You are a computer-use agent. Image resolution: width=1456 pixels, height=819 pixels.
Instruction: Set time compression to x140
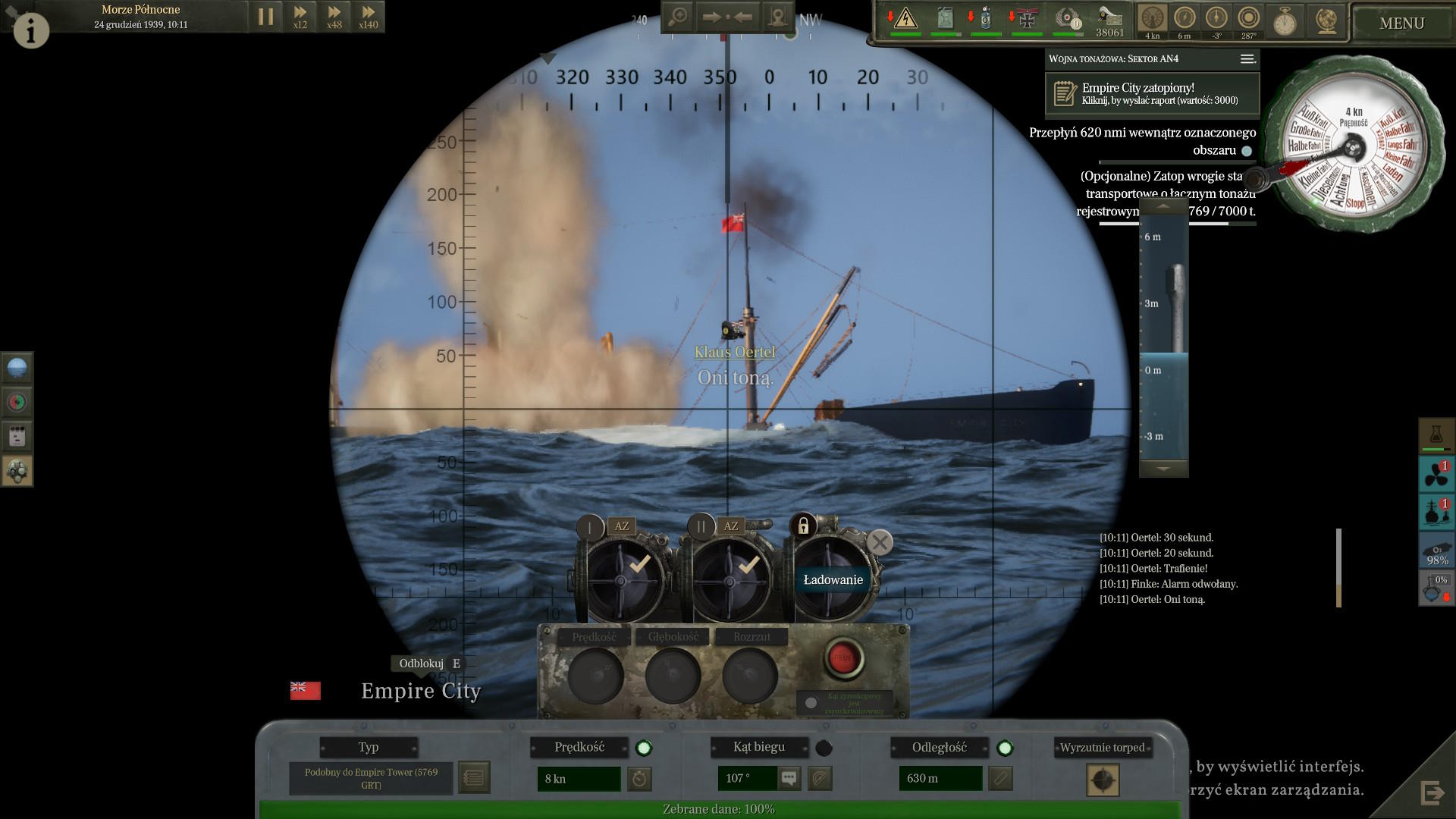(369, 17)
